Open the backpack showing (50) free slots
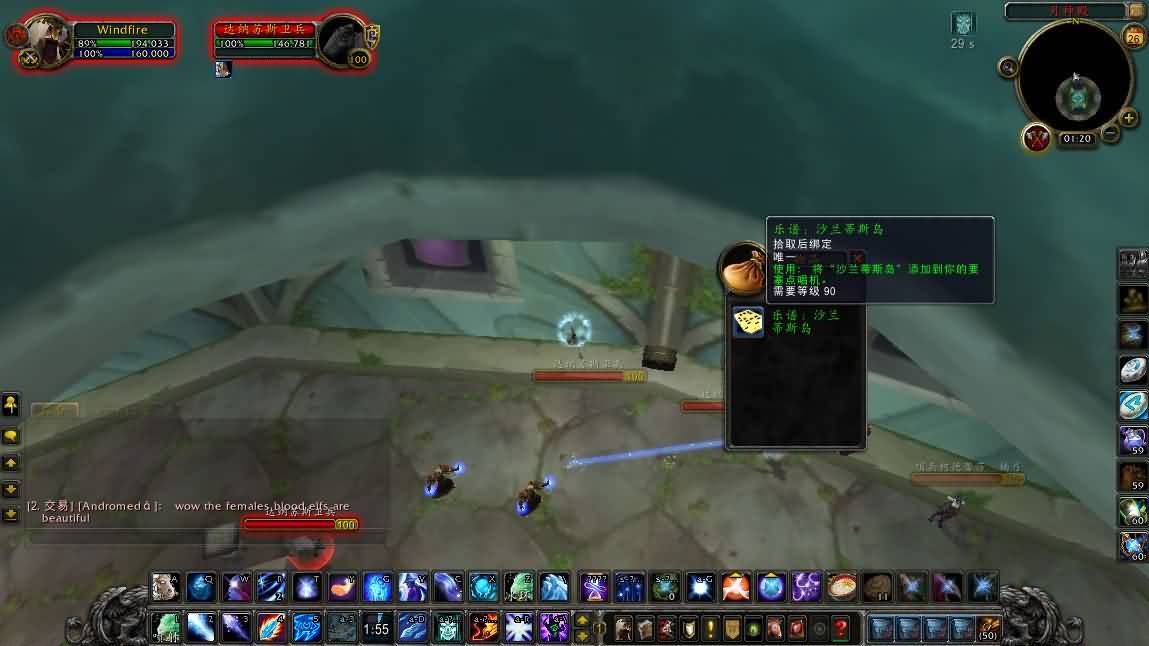 [988, 628]
